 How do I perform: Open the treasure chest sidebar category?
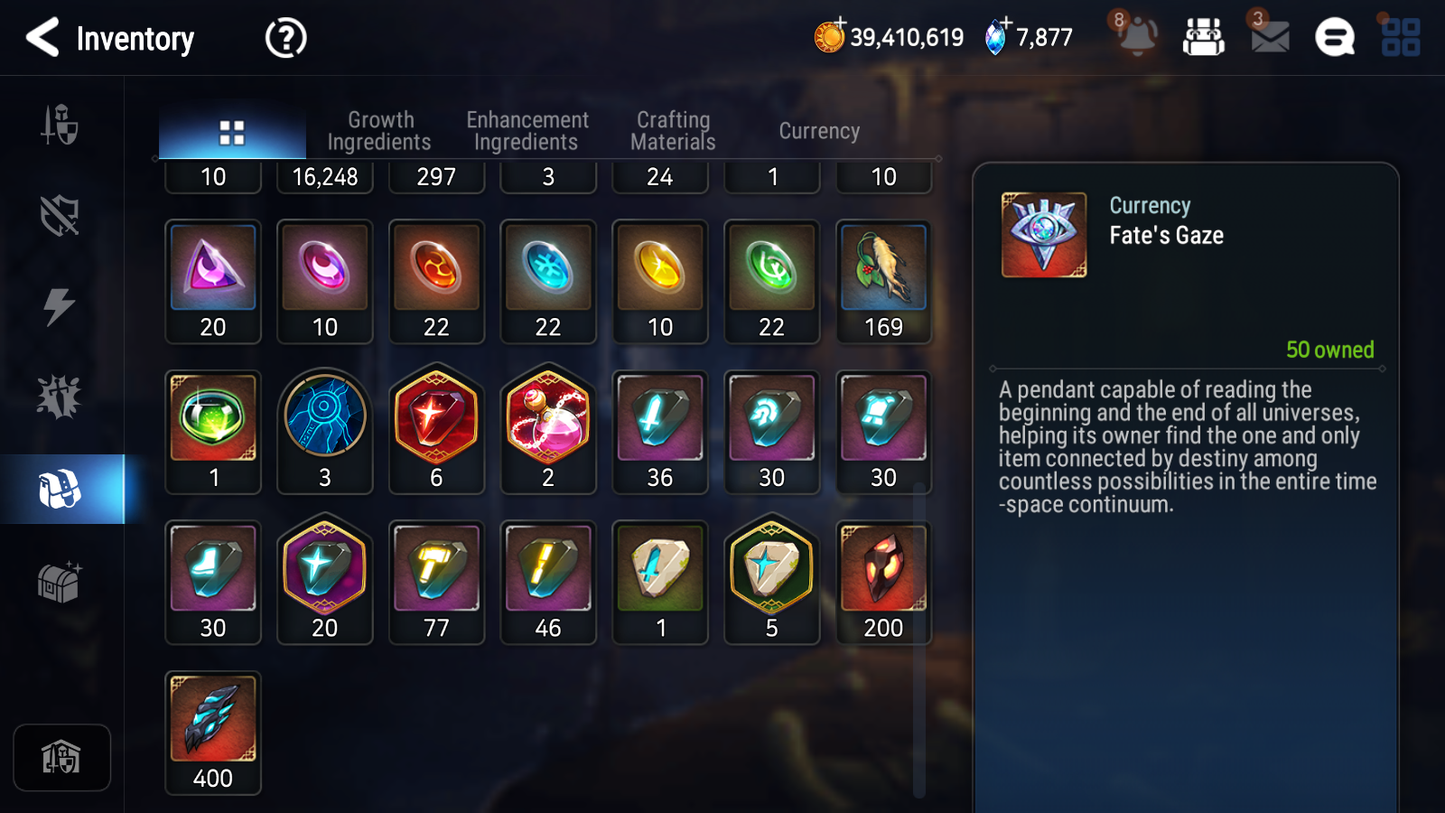pos(59,581)
